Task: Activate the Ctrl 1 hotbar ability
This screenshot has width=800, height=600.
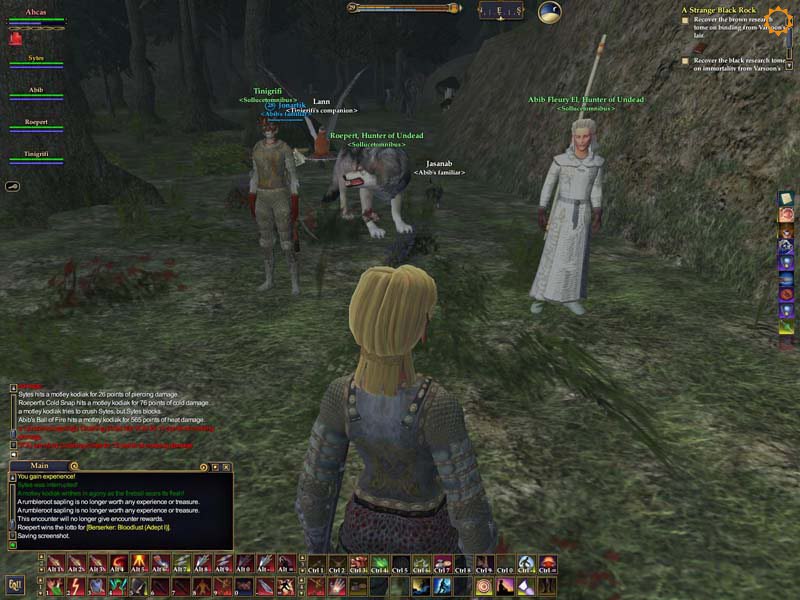Action: (x=315, y=565)
